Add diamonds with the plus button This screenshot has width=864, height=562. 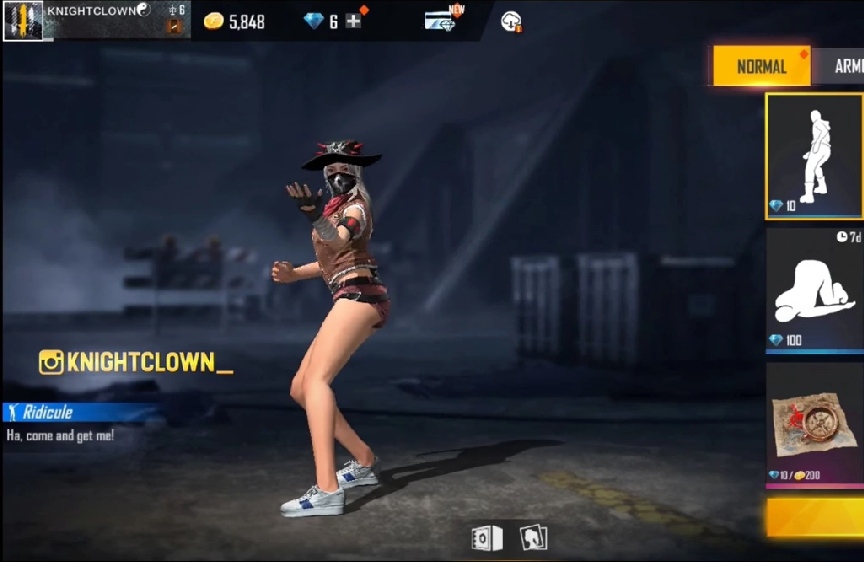353,21
